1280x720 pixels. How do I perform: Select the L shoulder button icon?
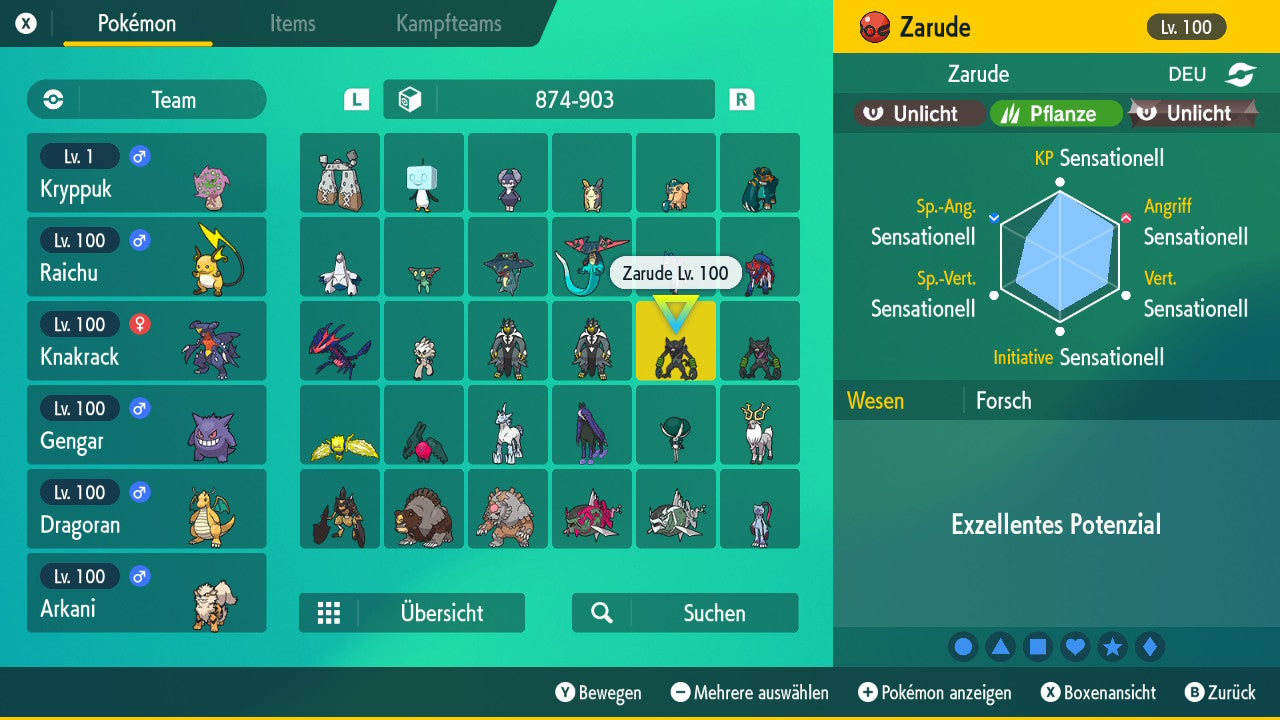pyautogui.click(x=355, y=99)
